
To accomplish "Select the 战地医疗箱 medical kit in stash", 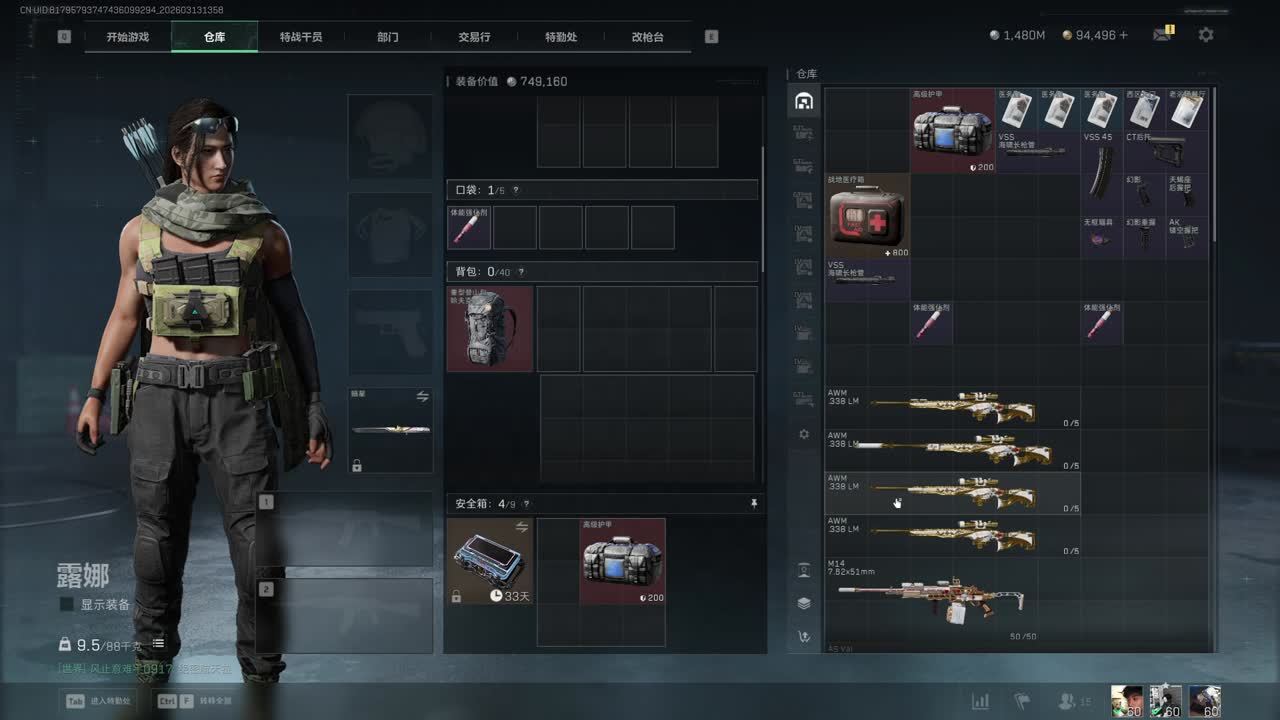I will coord(867,216).
